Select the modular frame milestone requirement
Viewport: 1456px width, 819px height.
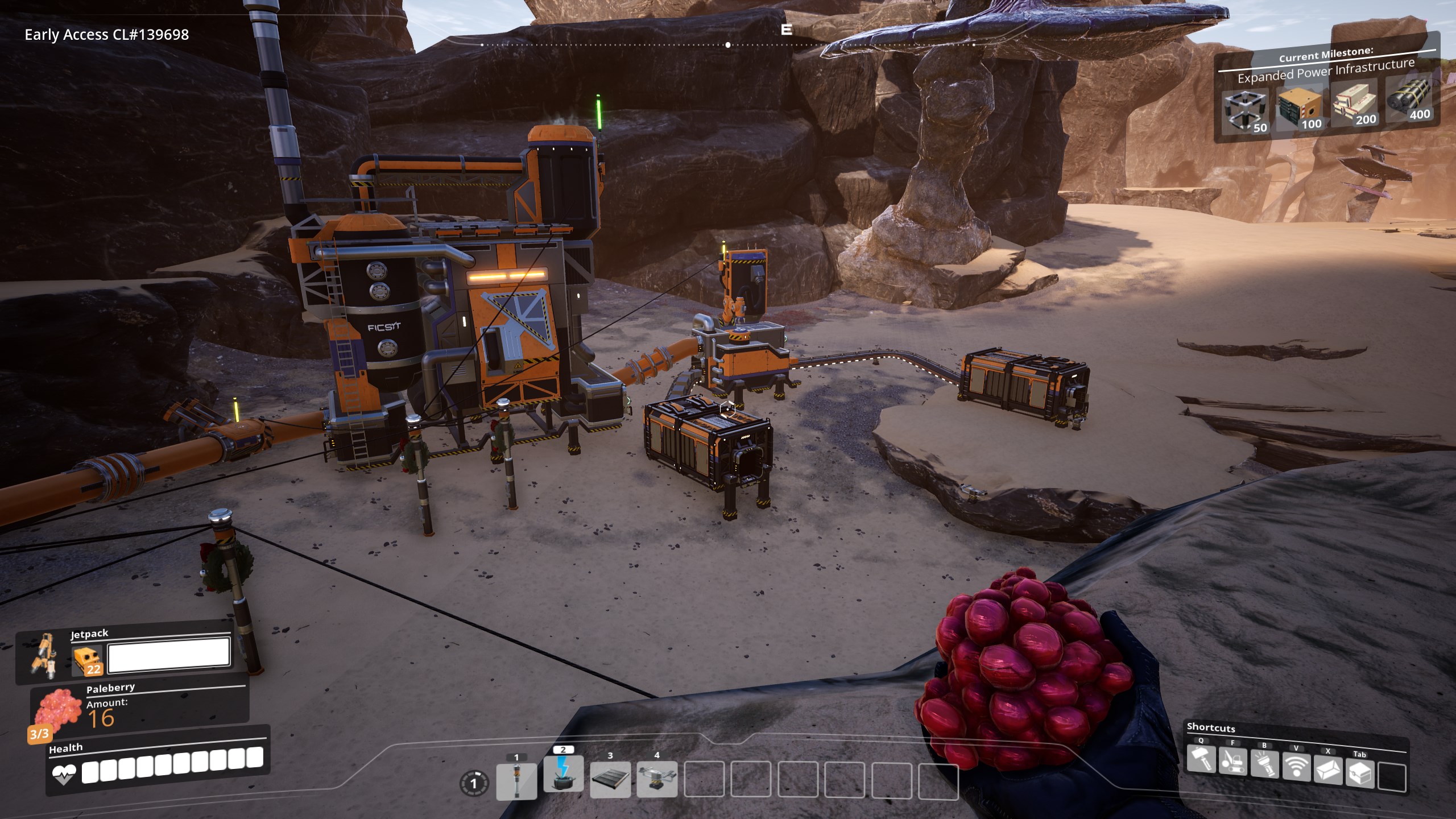click(x=1246, y=110)
